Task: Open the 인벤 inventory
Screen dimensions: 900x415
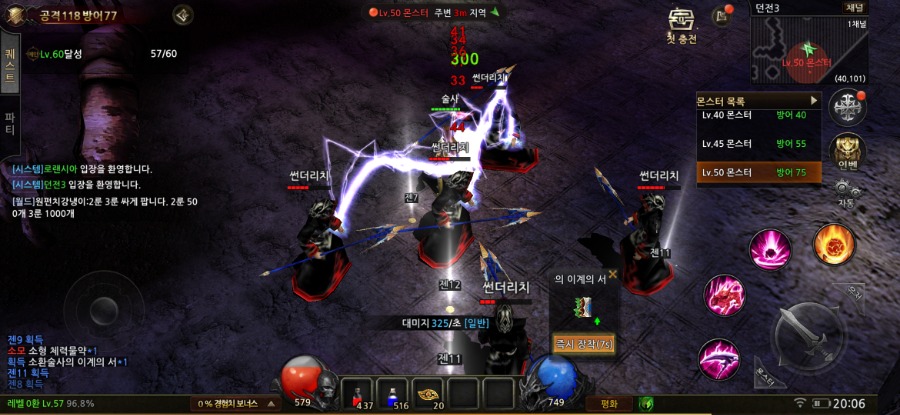Action: click(850, 151)
